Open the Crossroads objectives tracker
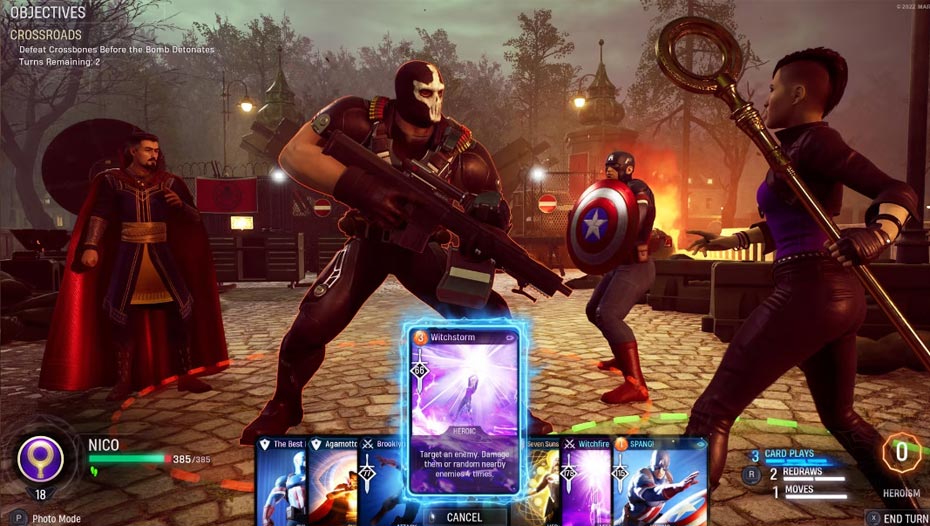The height and width of the screenshot is (526, 930). (x=46, y=34)
